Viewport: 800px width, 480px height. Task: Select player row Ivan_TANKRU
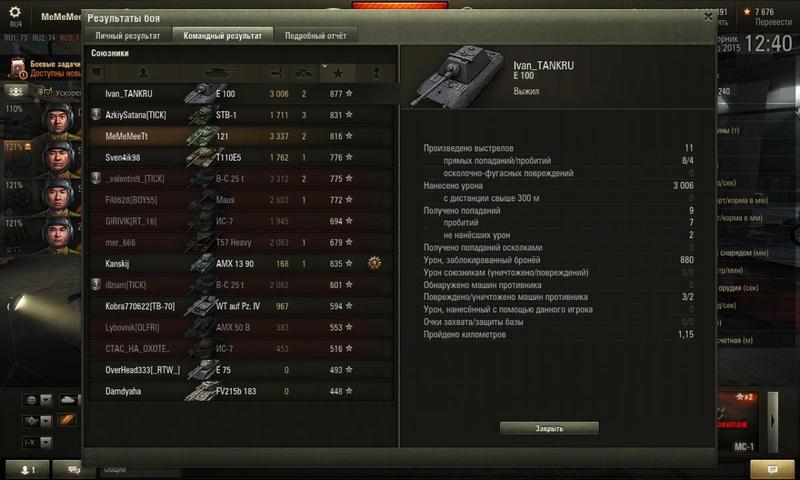[x=240, y=93]
